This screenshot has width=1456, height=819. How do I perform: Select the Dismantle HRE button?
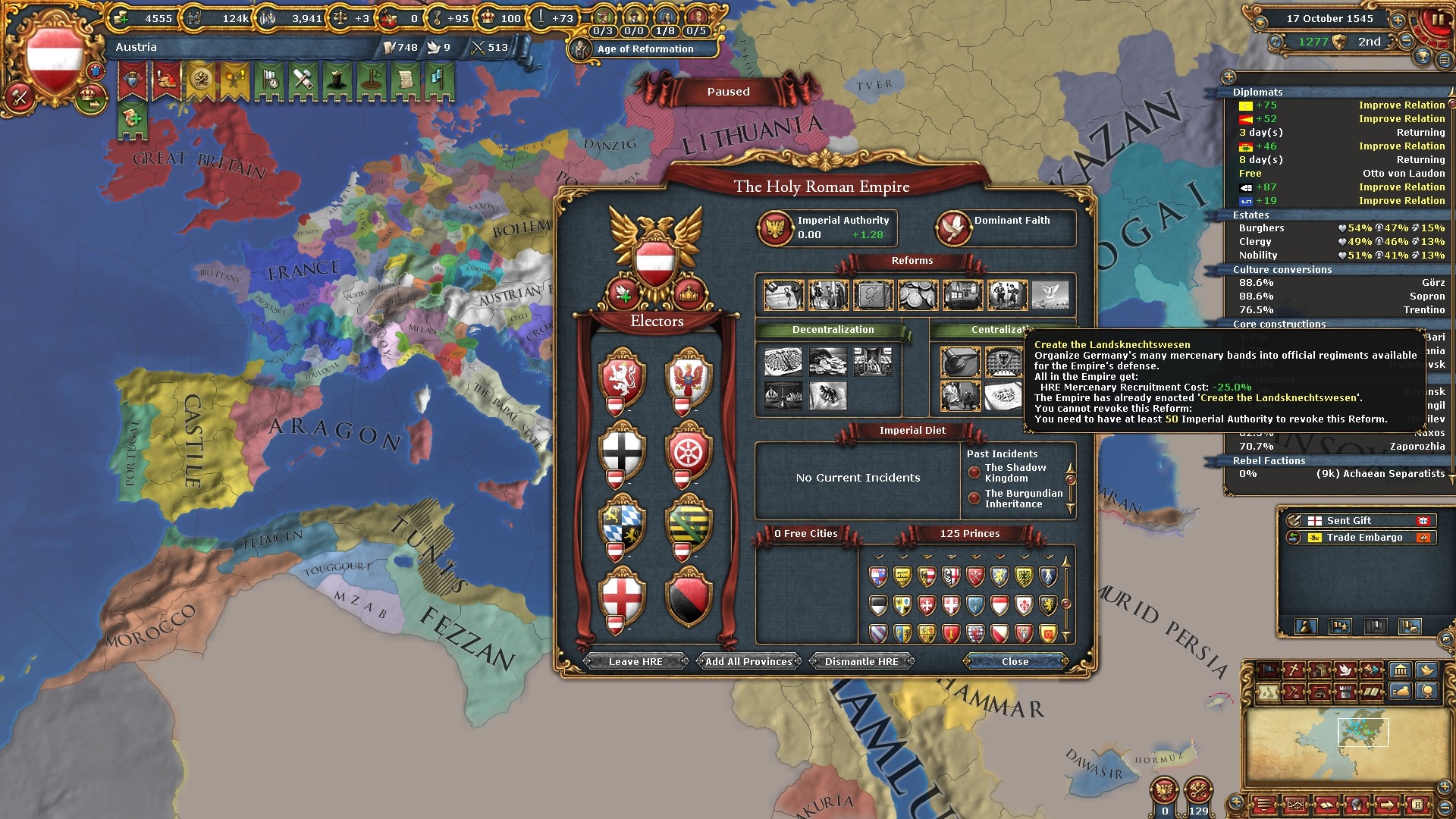click(861, 661)
